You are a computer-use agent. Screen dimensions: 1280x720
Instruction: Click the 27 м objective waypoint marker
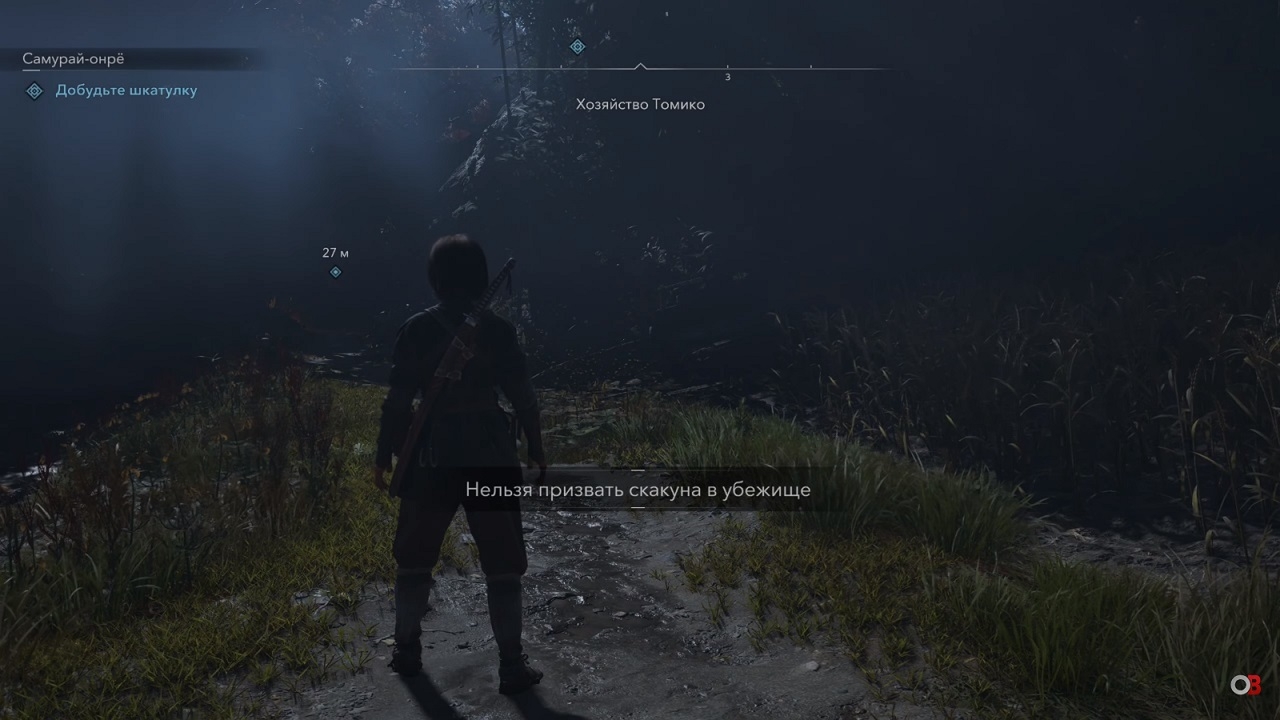336,272
